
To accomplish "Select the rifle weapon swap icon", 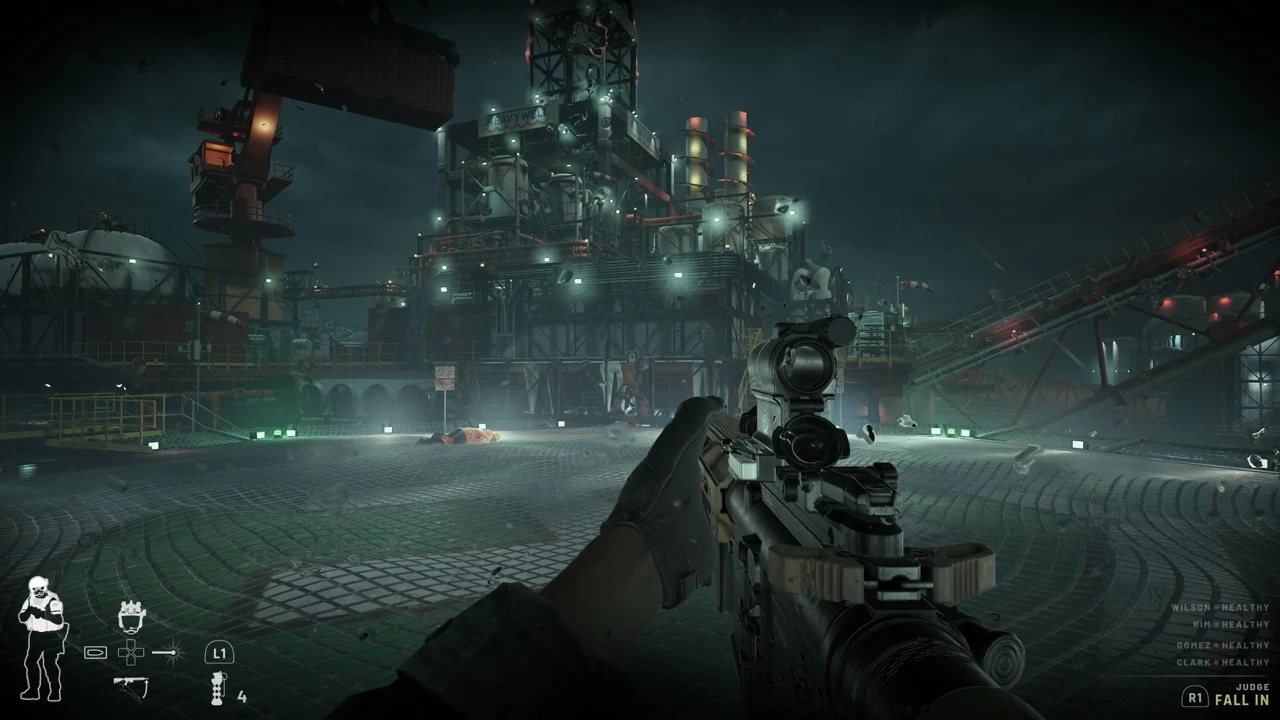I will tap(130, 686).
